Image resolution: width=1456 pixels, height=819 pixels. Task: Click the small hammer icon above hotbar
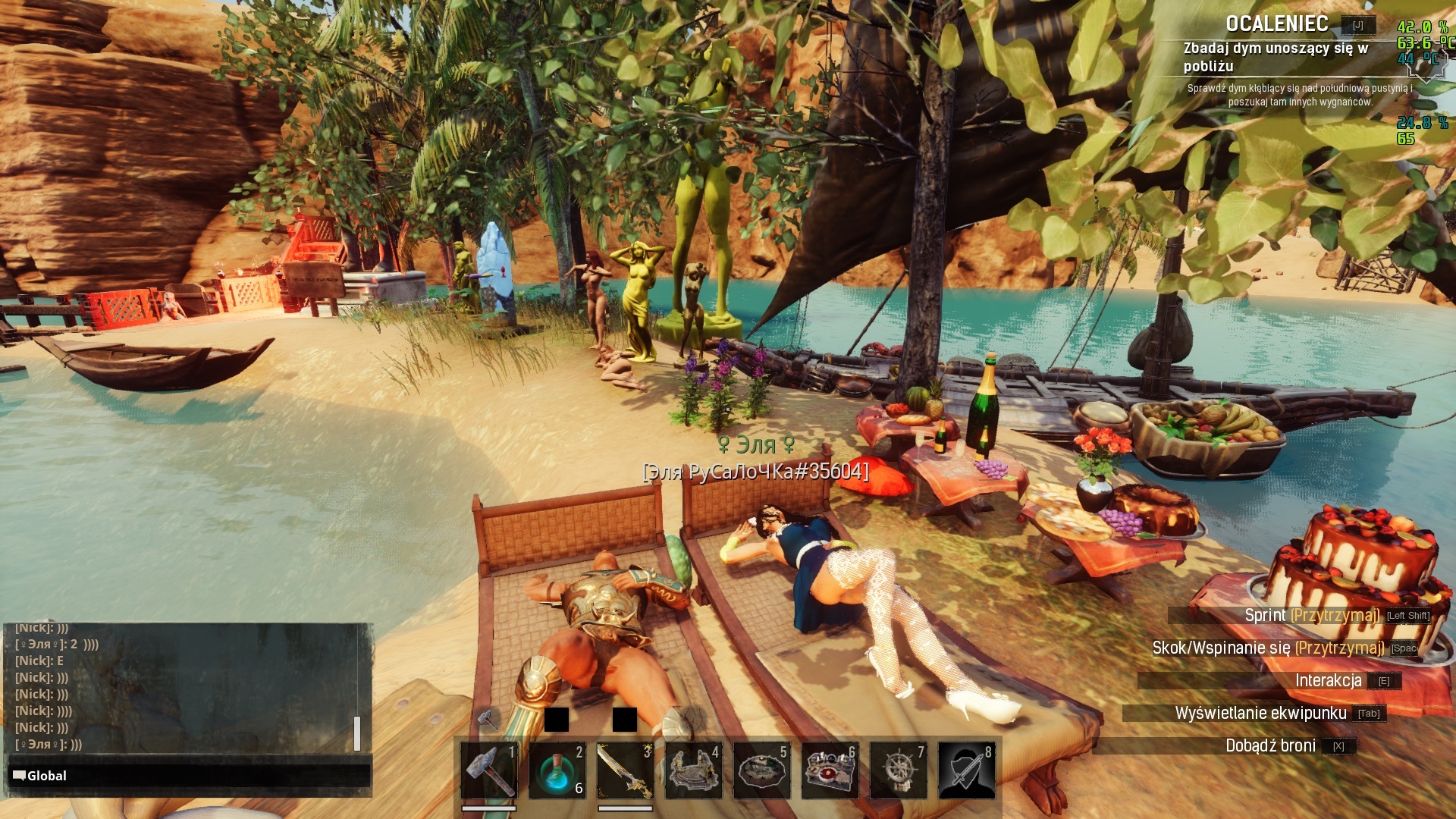click(488, 718)
